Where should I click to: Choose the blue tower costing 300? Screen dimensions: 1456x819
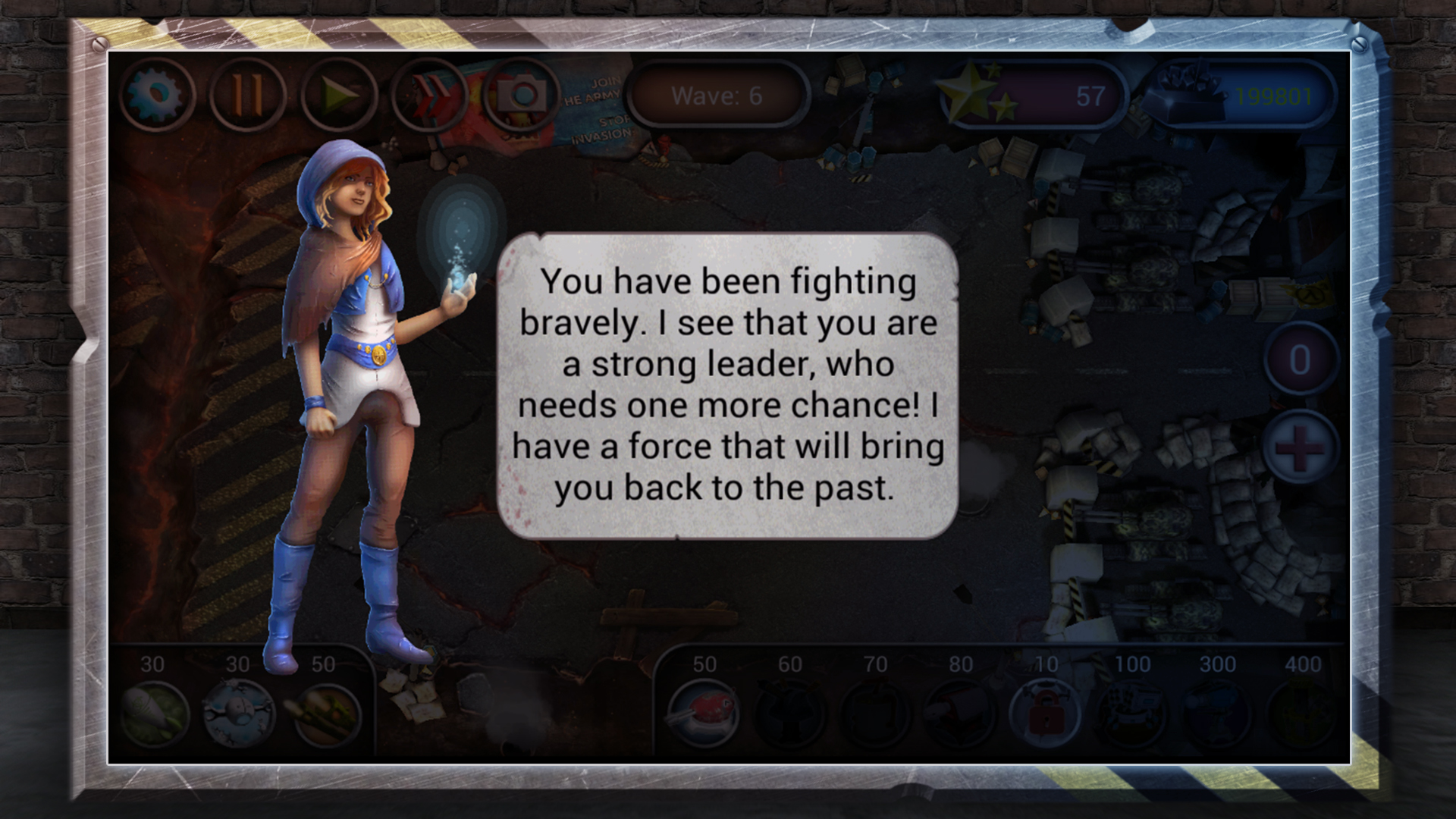1217,713
